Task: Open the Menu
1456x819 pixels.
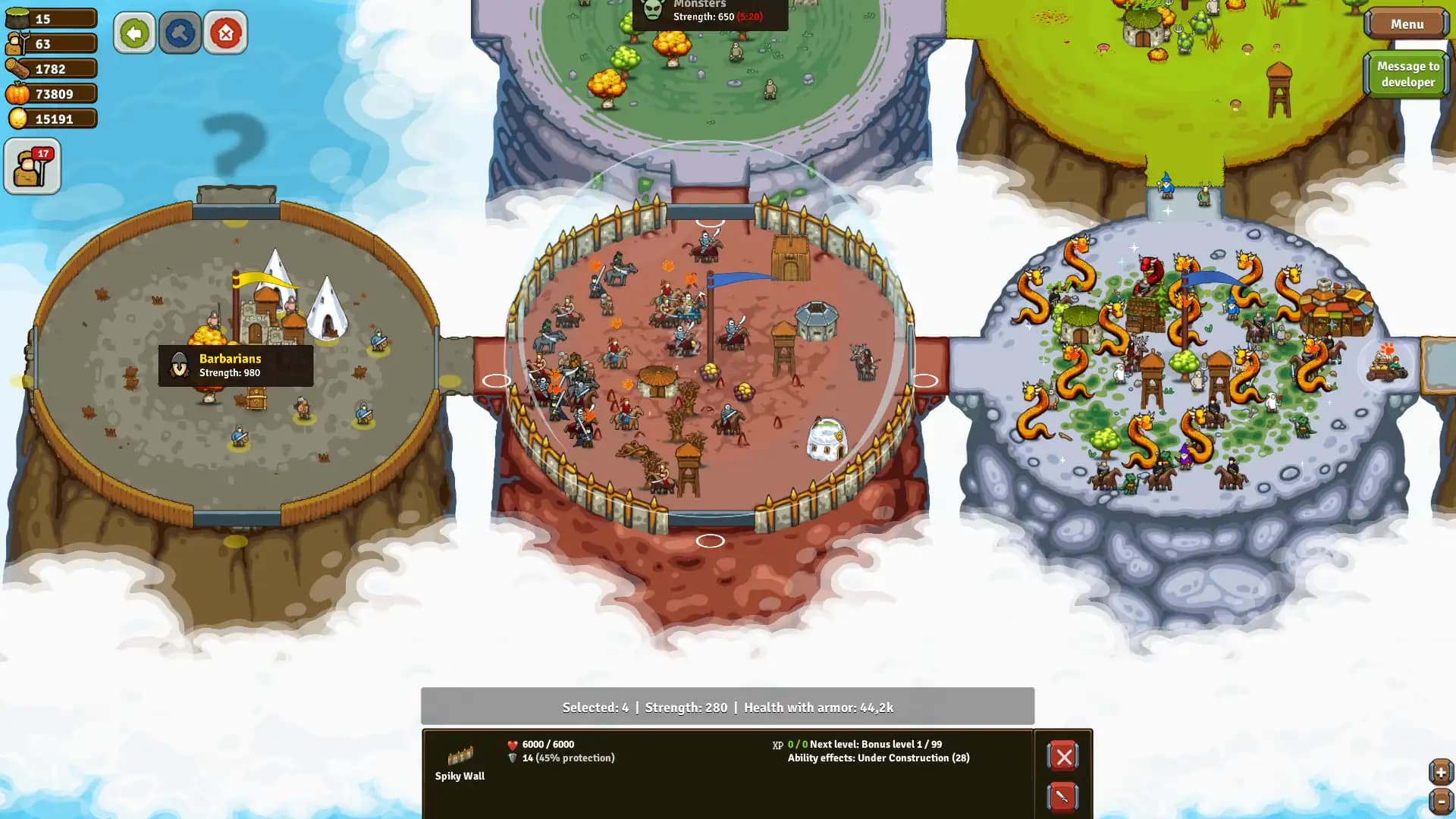Action: pyautogui.click(x=1407, y=24)
